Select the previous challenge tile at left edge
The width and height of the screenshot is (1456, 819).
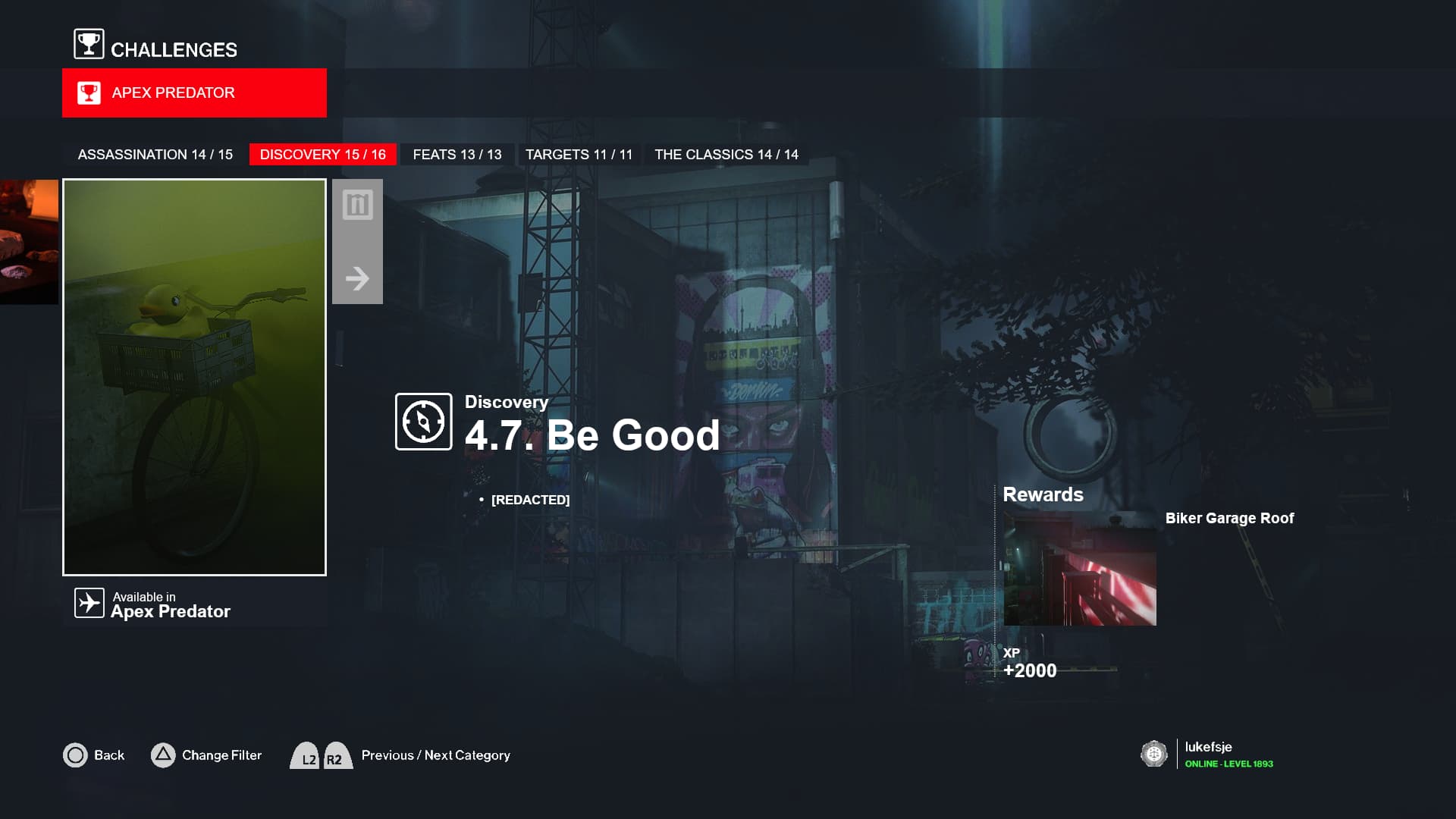(29, 242)
